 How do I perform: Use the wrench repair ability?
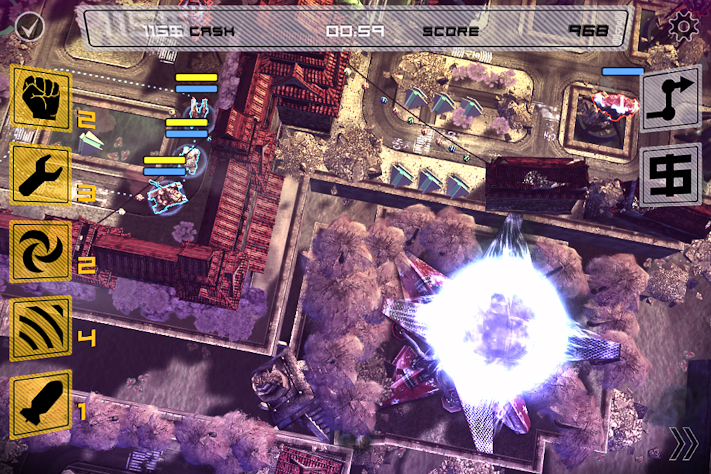[41, 175]
